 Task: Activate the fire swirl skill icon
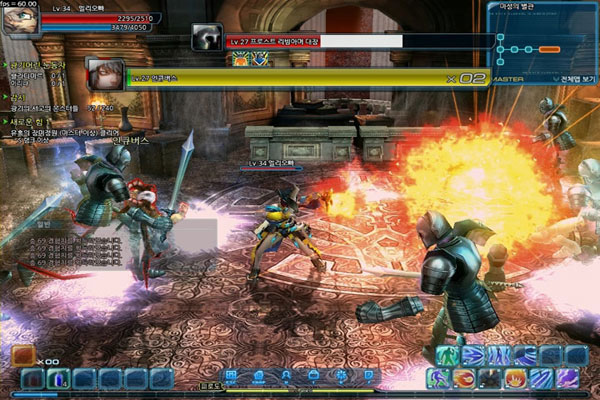pyautogui.click(x=464, y=378)
